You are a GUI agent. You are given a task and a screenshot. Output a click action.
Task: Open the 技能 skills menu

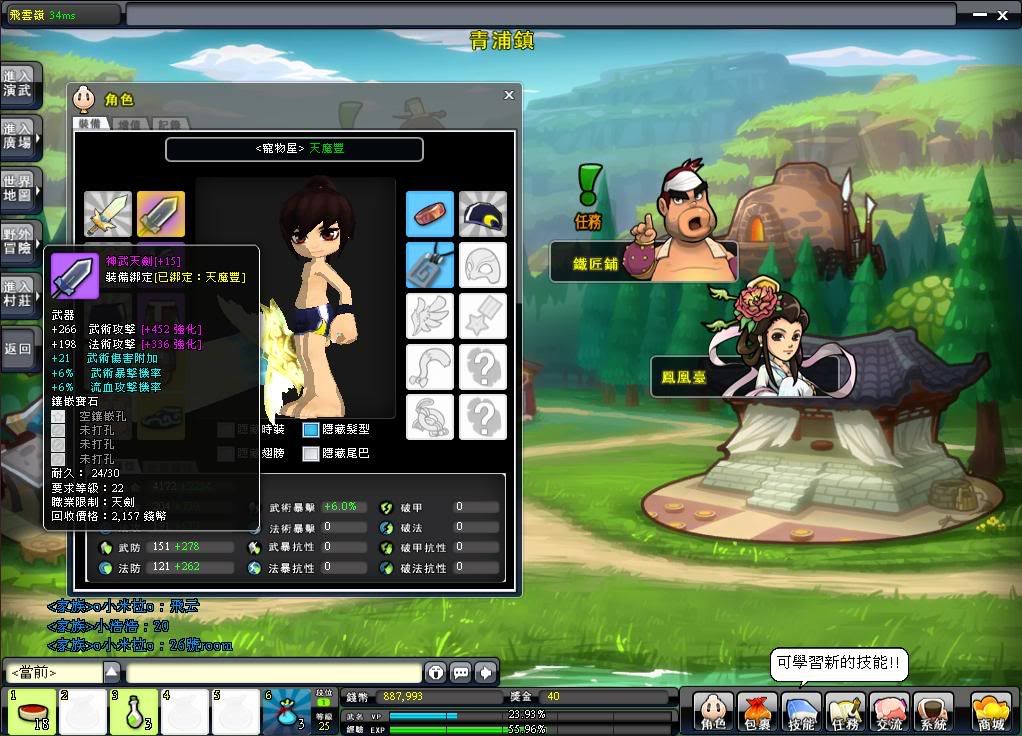point(801,712)
